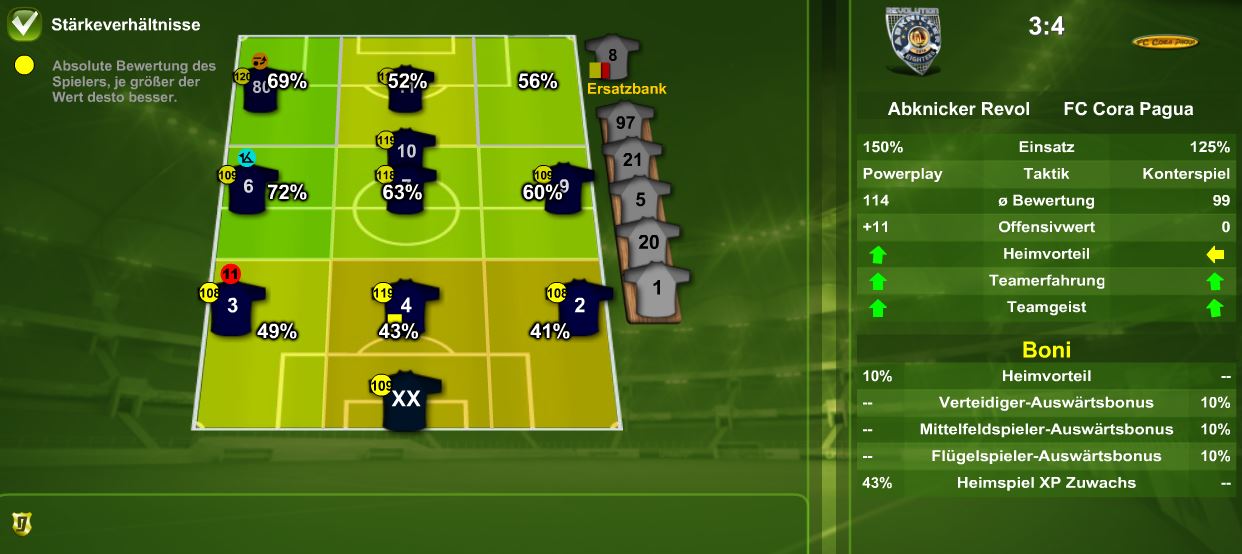The width and height of the screenshot is (1242, 554).
Task: Choose the number 6 player shirt
Action: [249, 187]
